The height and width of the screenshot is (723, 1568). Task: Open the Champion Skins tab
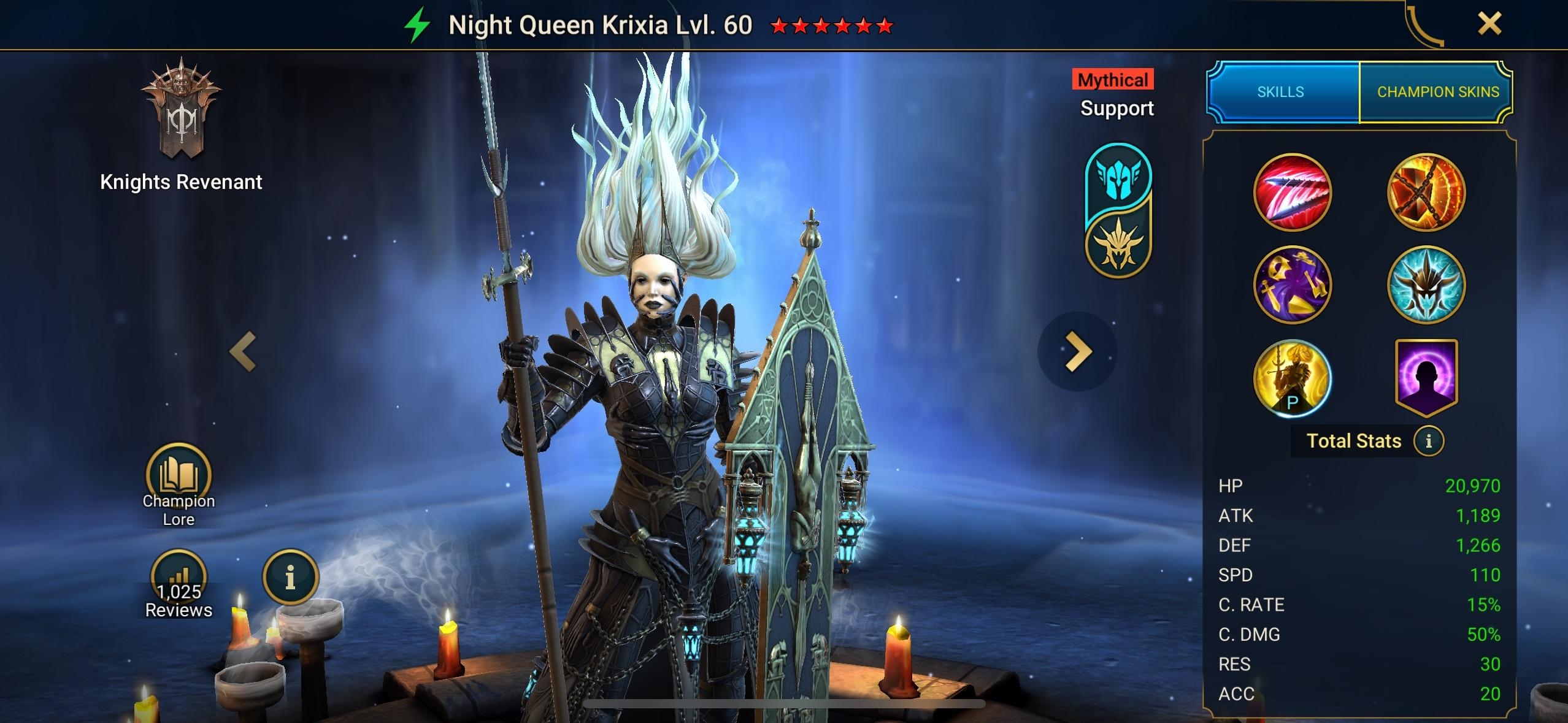coord(1437,92)
